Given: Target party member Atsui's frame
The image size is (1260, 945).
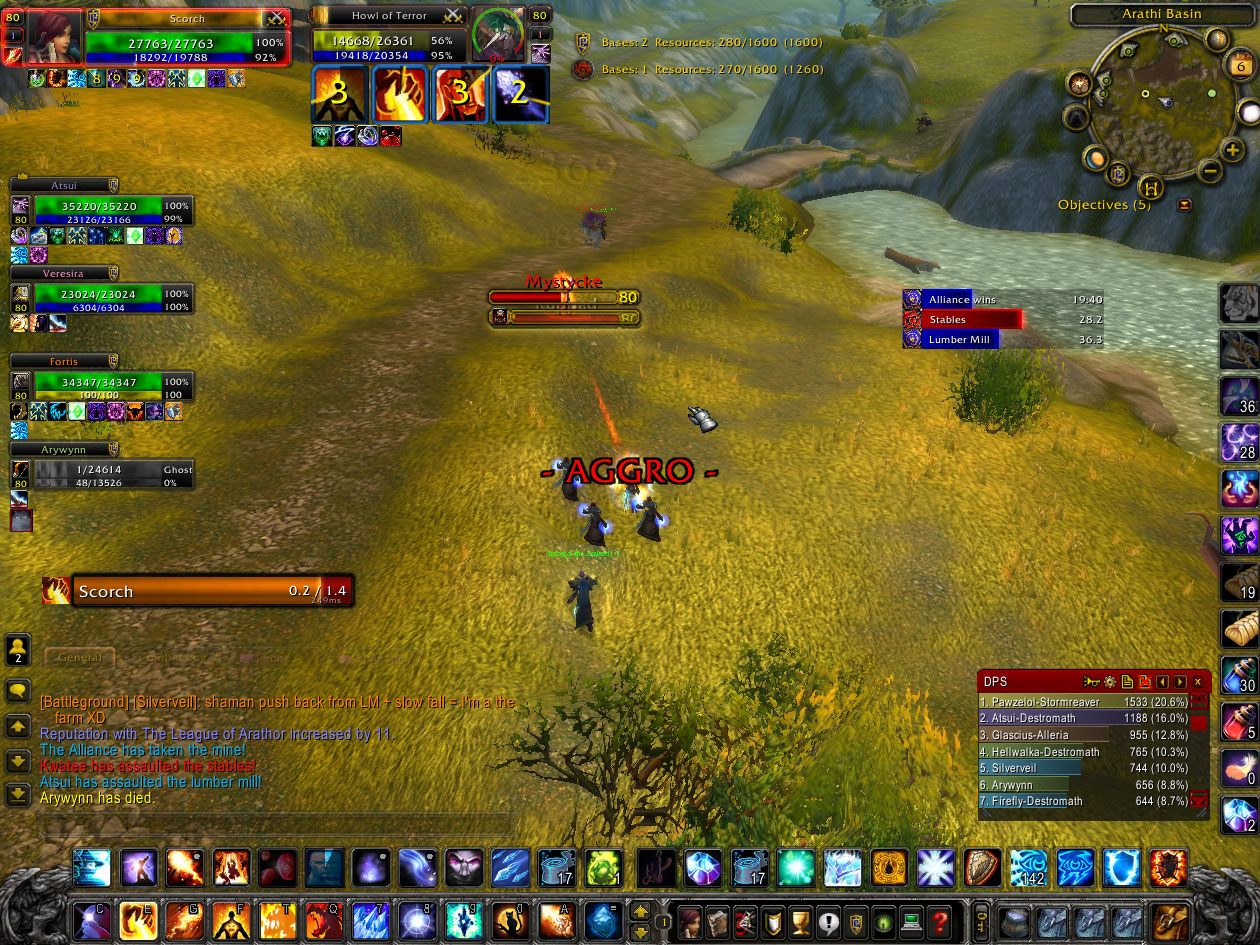Looking at the screenshot, I should click(98, 211).
